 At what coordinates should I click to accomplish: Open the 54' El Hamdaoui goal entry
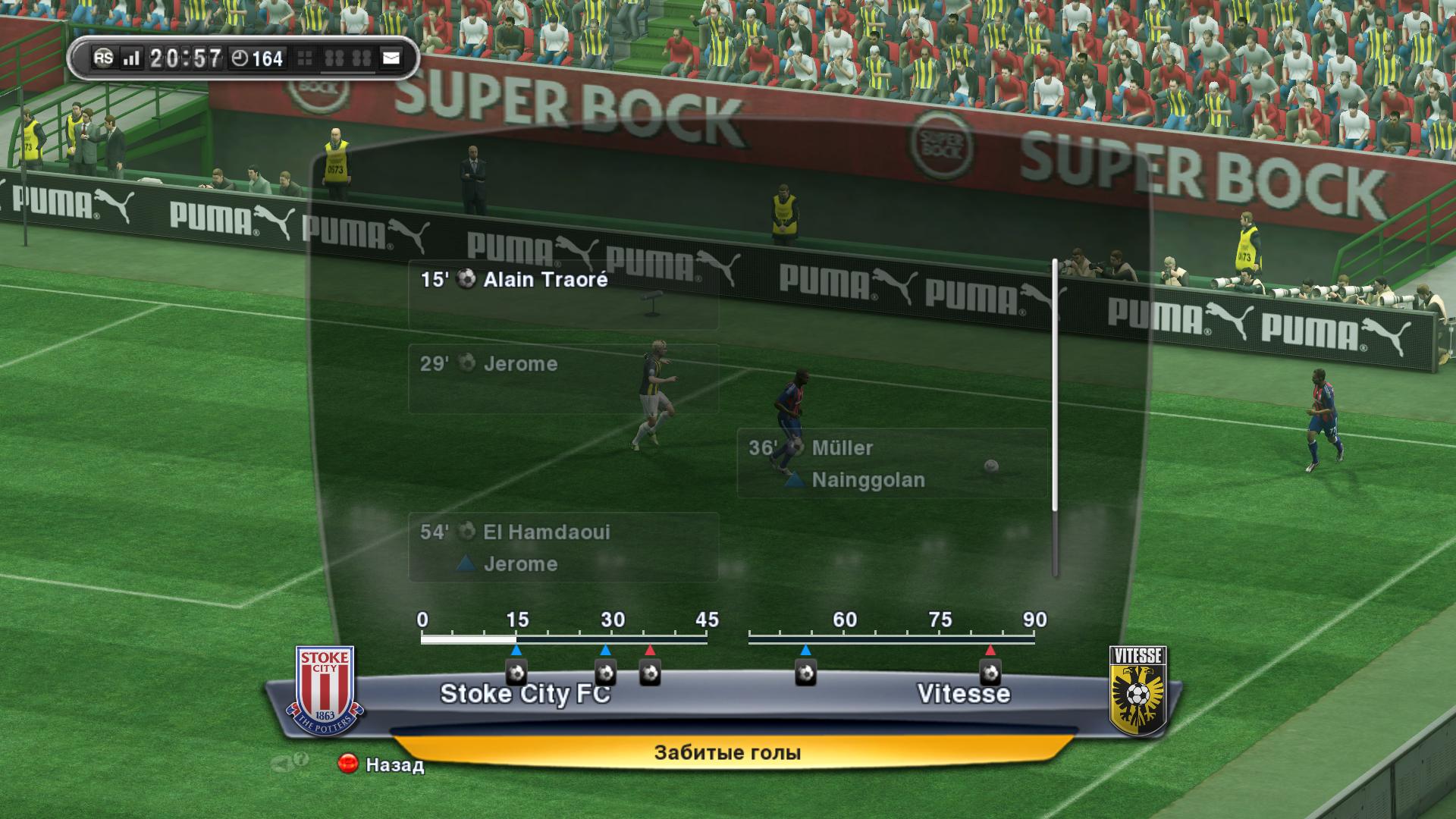click(563, 547)
